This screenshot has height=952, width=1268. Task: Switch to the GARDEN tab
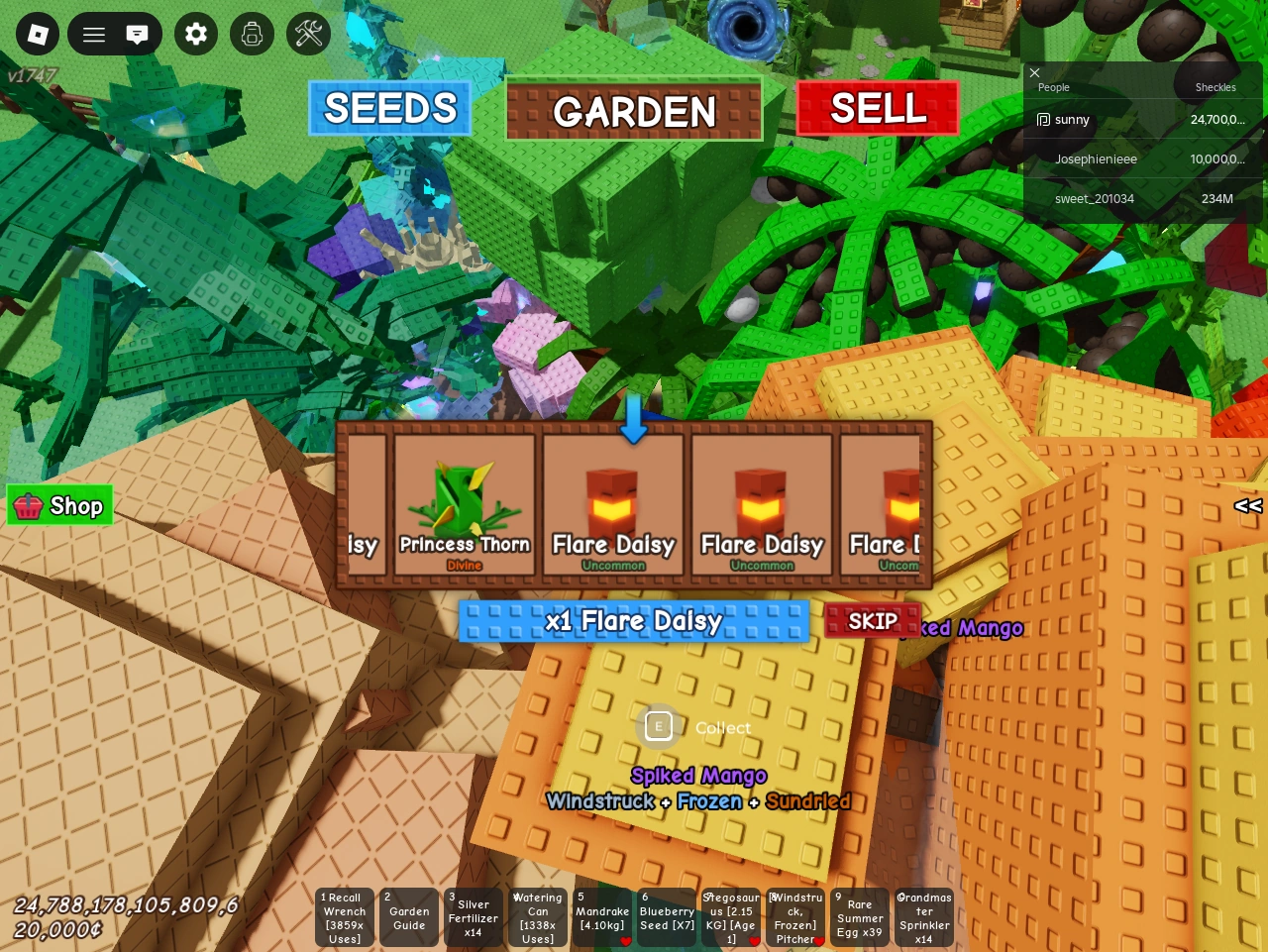click(634, 109)
